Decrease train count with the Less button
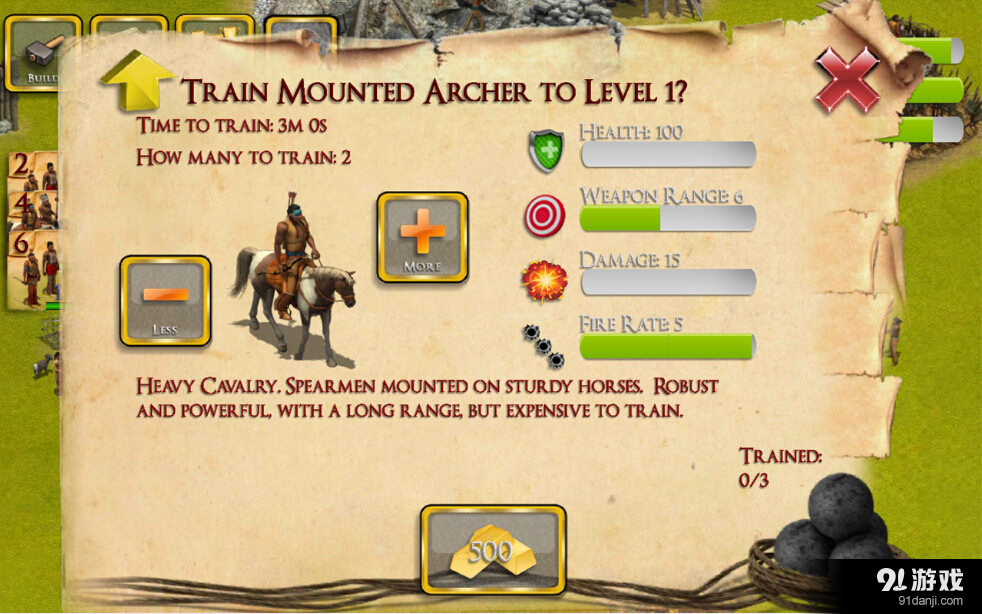Screen dimensions: 982x614 [165, 300]
